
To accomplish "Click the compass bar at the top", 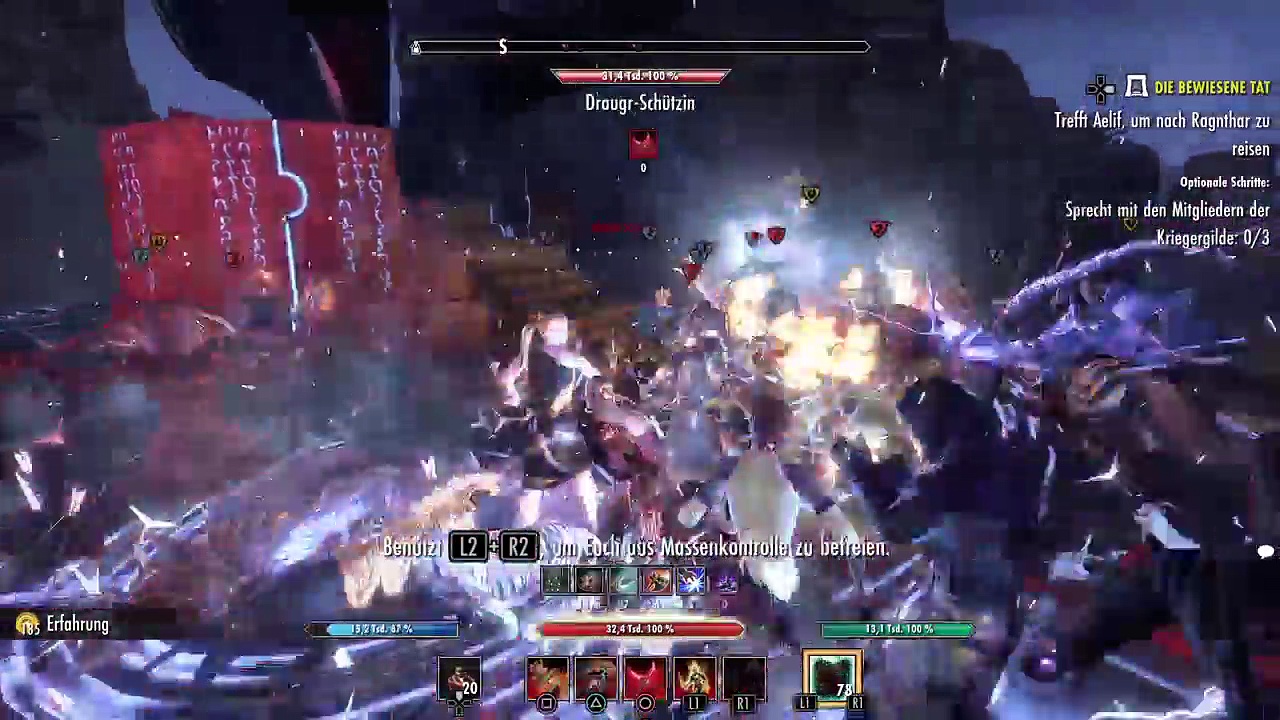I will [x=640, y=47].
